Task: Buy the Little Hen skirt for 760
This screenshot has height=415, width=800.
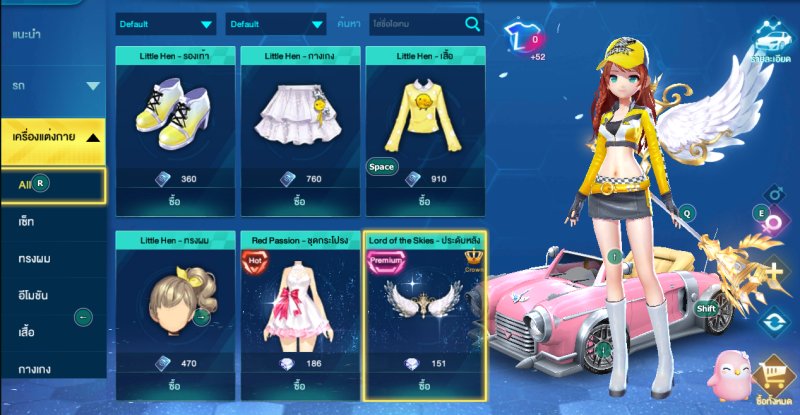Action: coord(299,200)
